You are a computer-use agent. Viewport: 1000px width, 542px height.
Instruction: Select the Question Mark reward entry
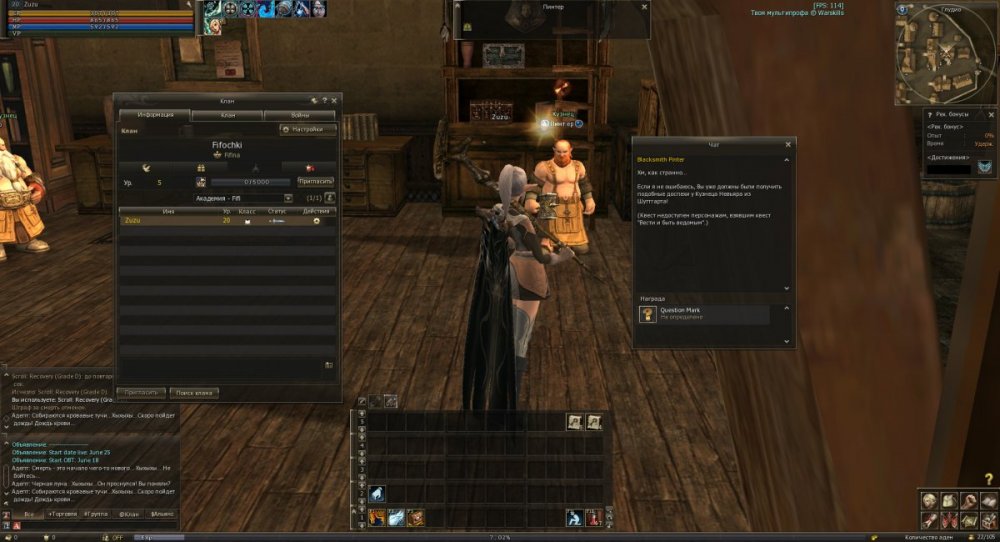705,314
